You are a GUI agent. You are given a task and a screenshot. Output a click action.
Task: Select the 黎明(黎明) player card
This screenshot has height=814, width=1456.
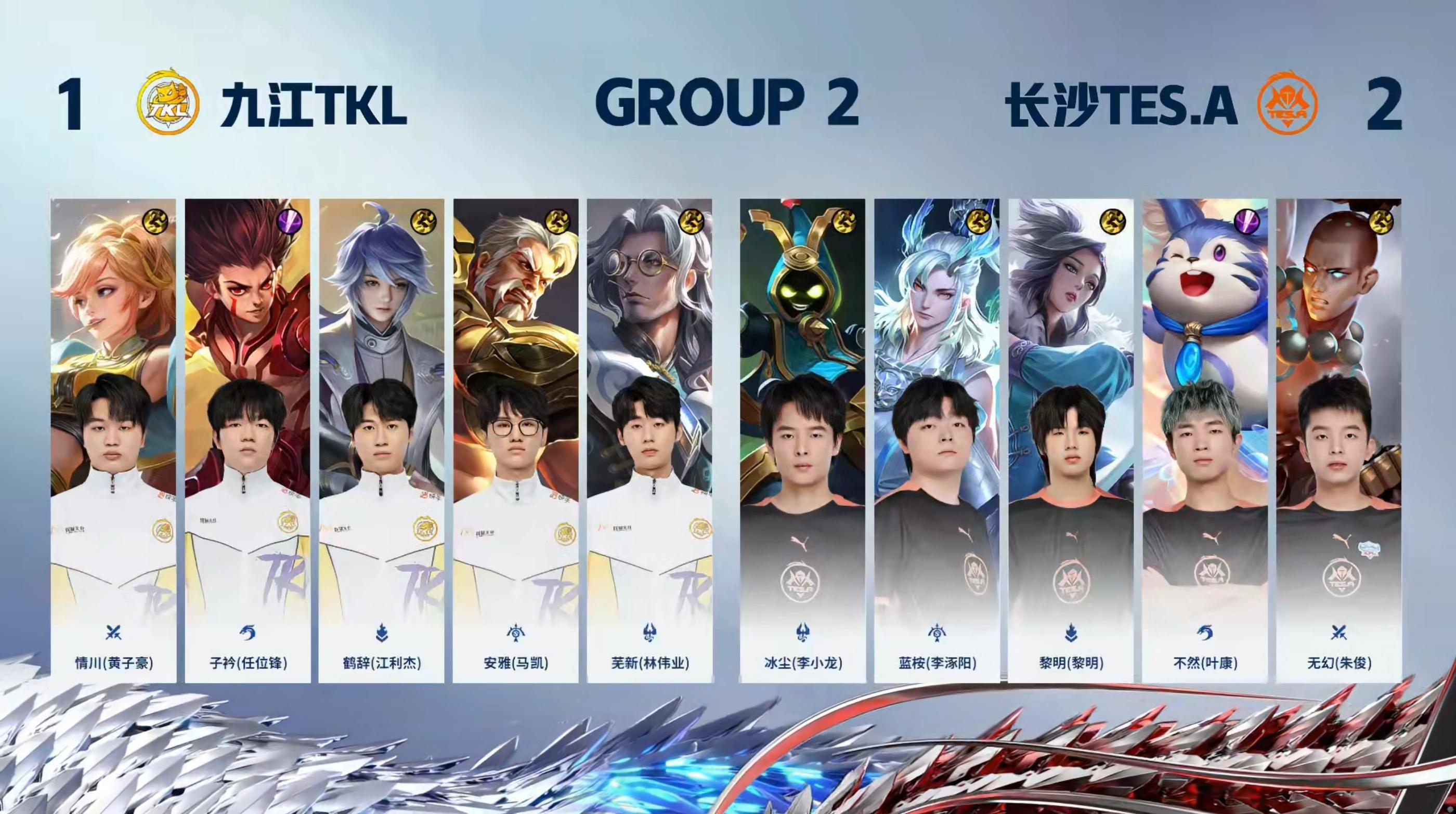[1071, 441]
